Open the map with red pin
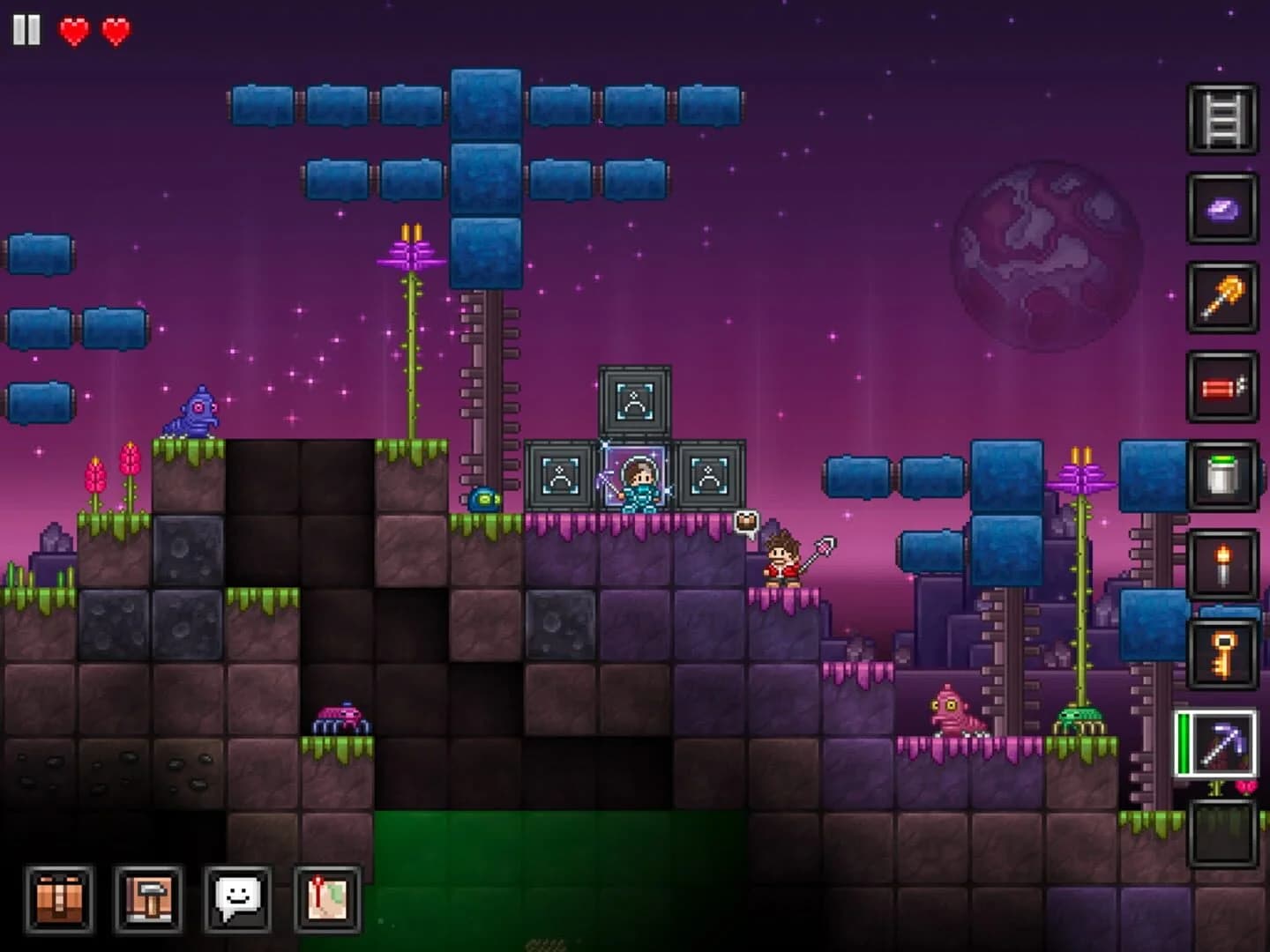Image resolution: width=1270 pixels, height=952 pixels. (x=328, y=901)
